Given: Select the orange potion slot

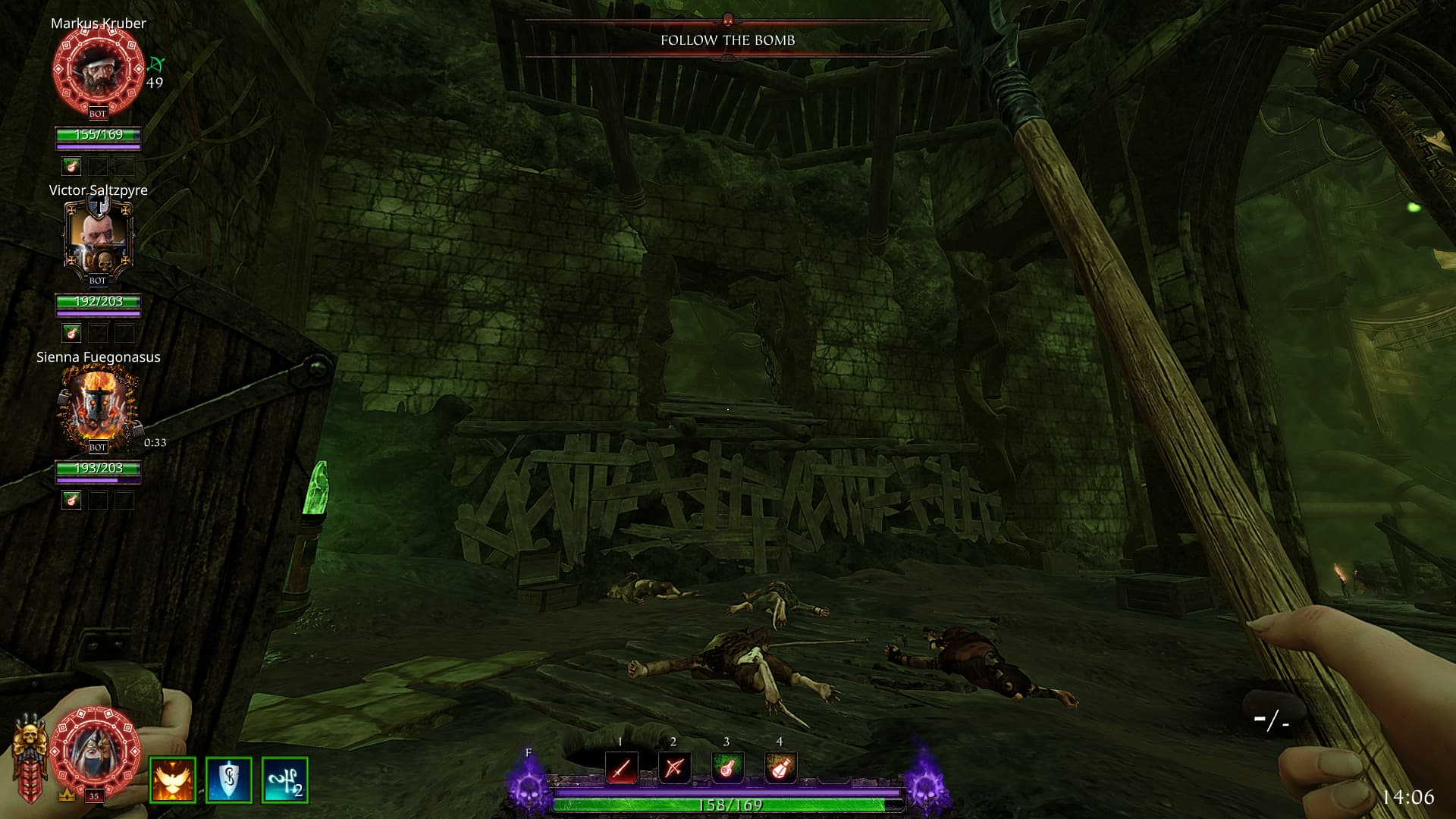Looking at the screenshot, I should [780, 768].
